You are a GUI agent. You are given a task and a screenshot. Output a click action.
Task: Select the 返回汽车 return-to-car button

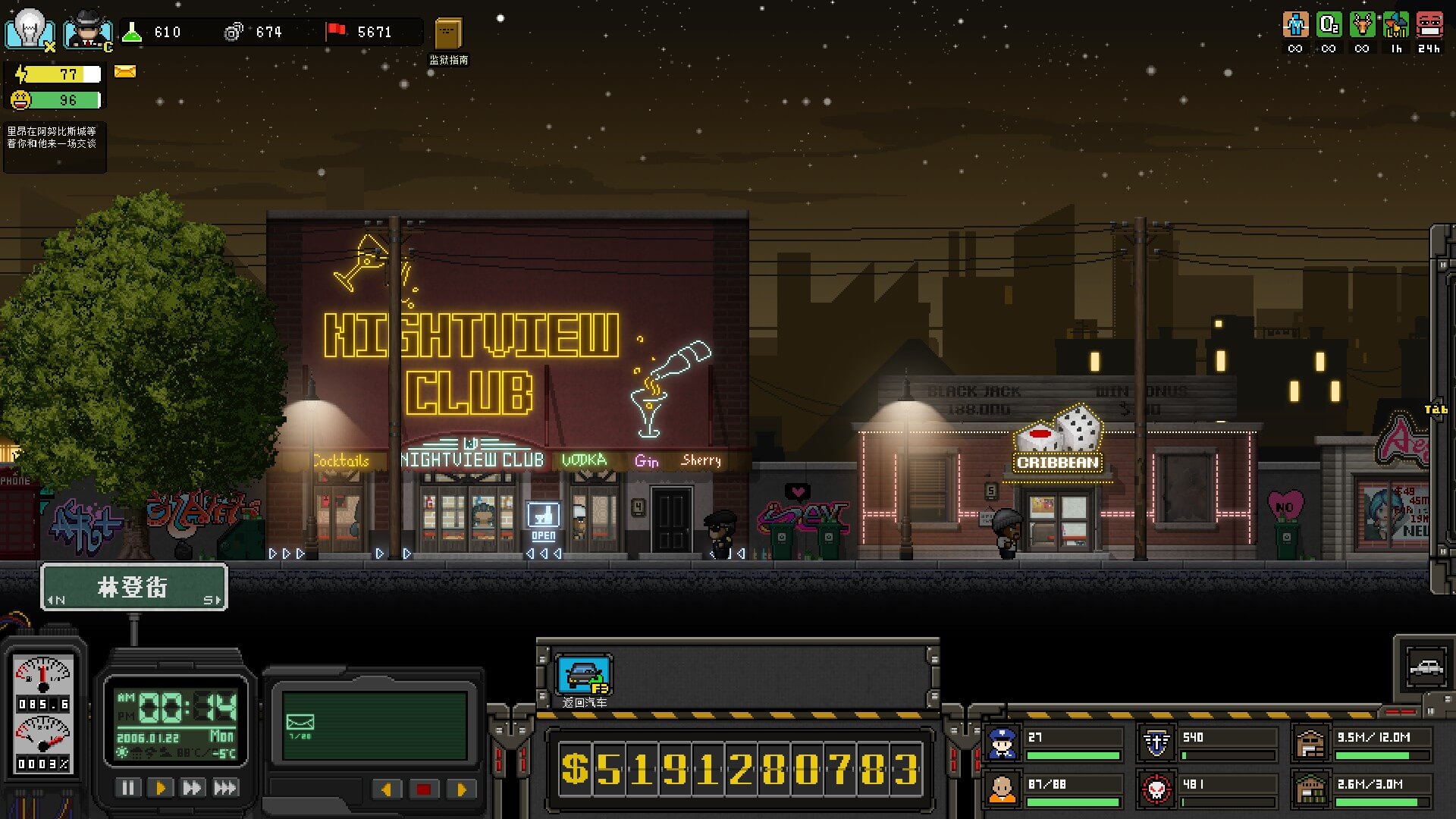(583, 675)
